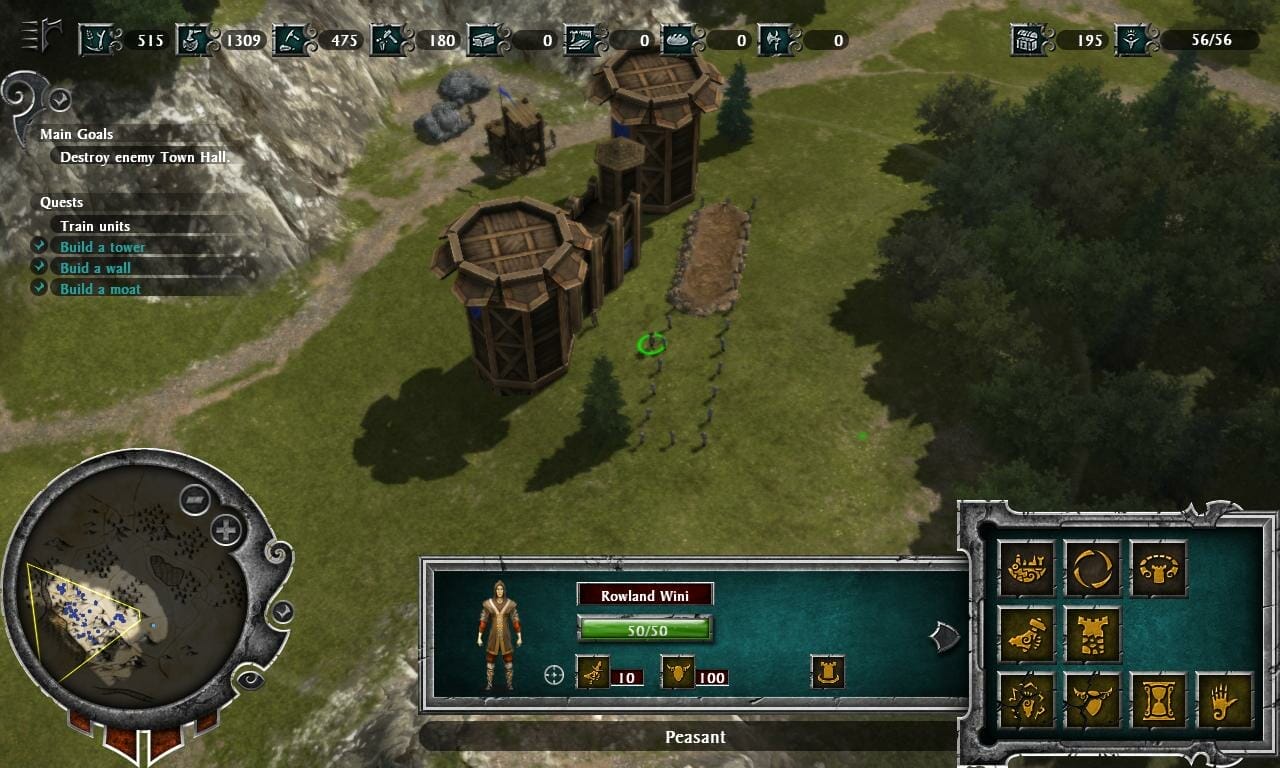The image size is (1280, 768).
Task: Click the eye icon beside the minimap
Action: coord(249,680)
